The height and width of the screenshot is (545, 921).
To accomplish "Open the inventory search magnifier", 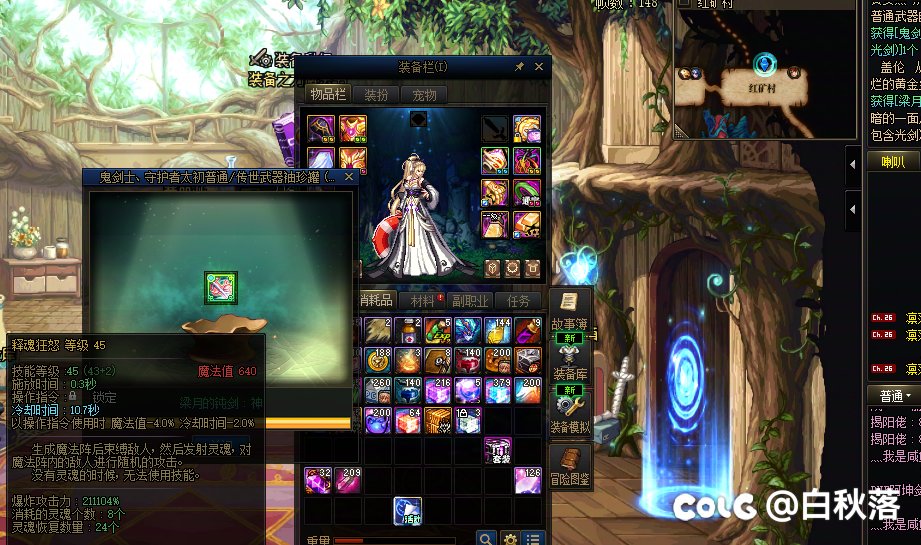I will [486, 540].
